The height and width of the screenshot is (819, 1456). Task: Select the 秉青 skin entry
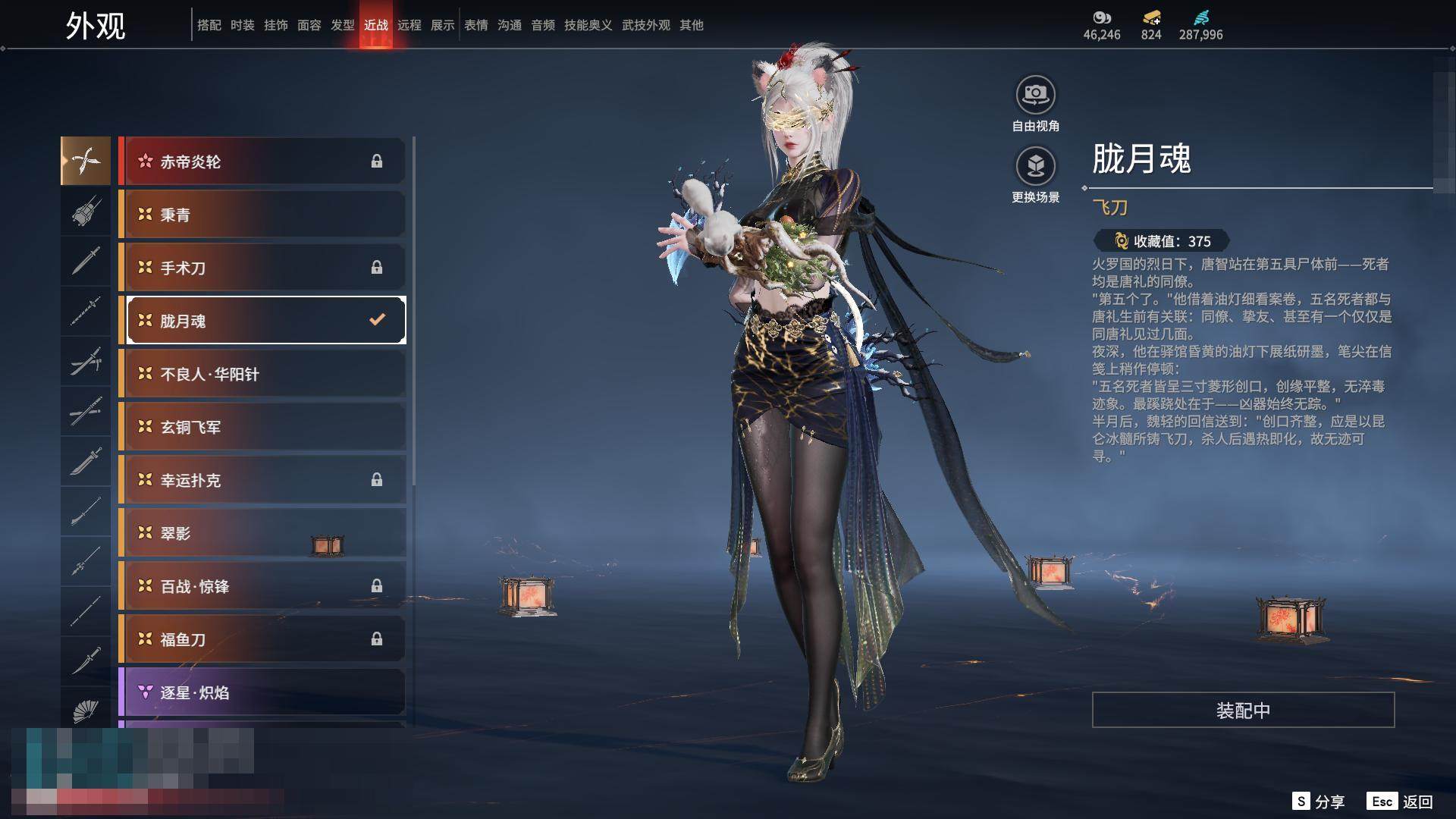[262, 215]
